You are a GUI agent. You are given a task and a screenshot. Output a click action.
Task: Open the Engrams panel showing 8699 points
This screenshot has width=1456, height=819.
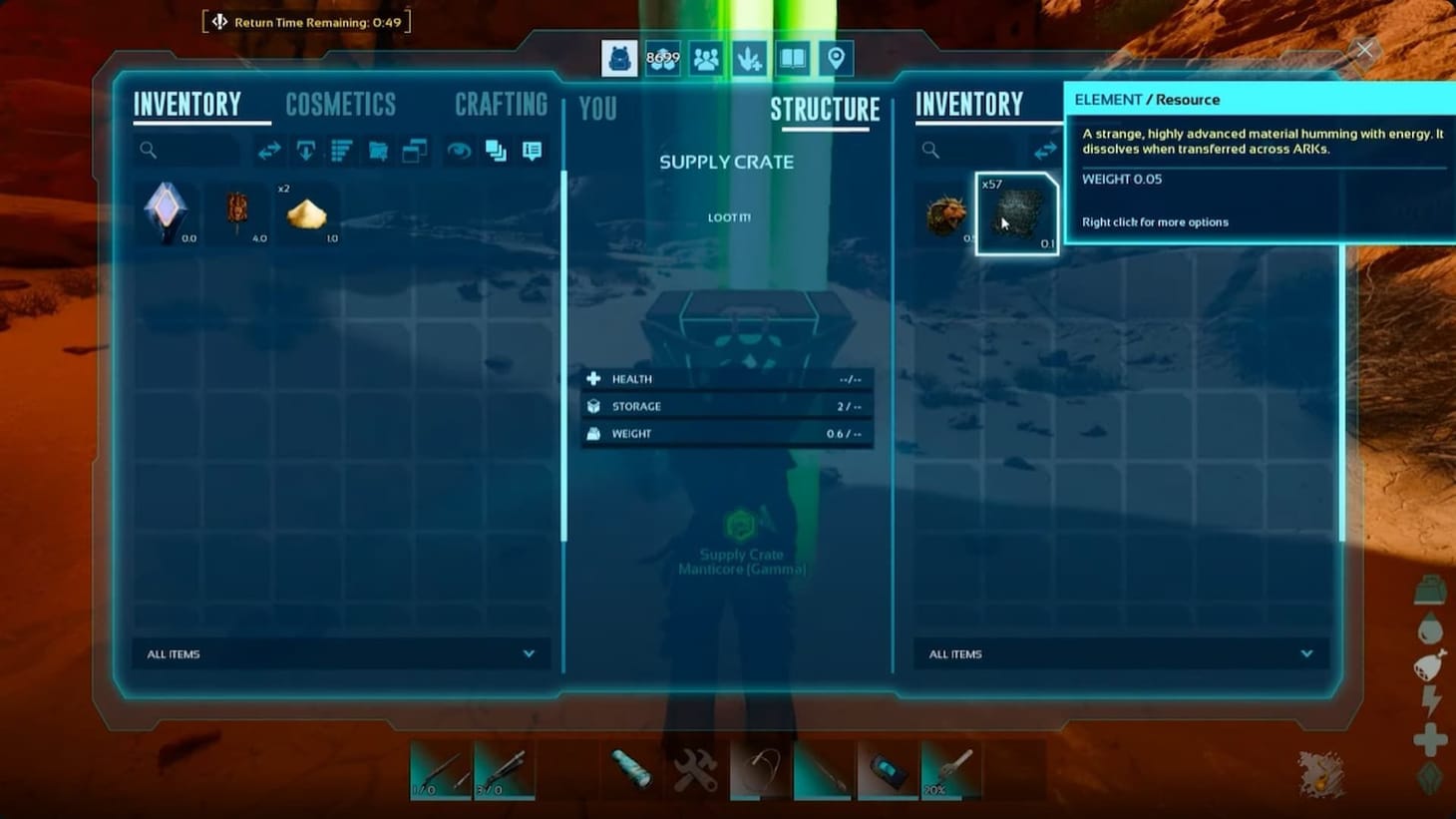tap(663, 58)
